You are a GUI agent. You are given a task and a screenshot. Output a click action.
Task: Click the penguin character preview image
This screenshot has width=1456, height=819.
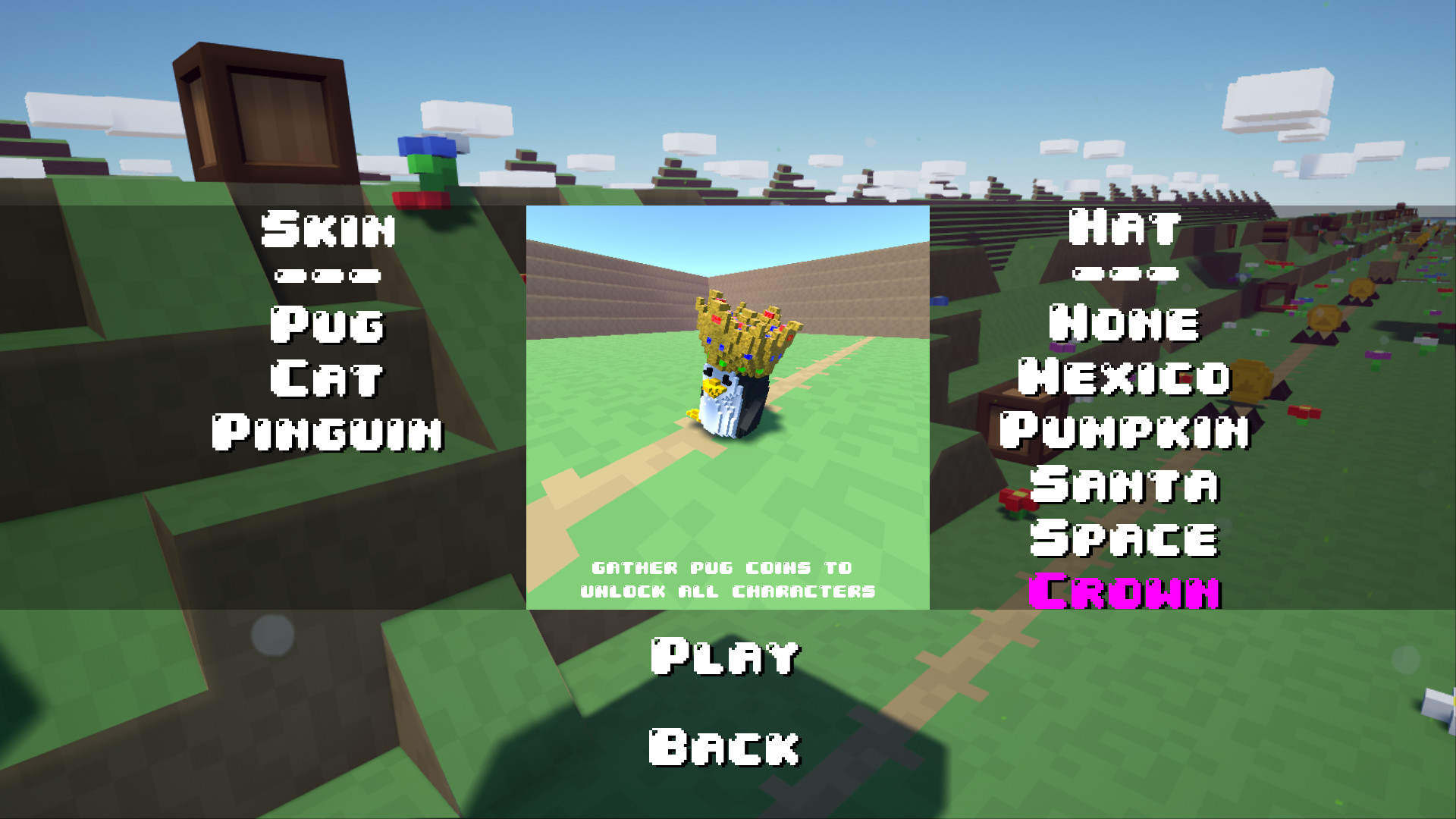pos(726,406)
